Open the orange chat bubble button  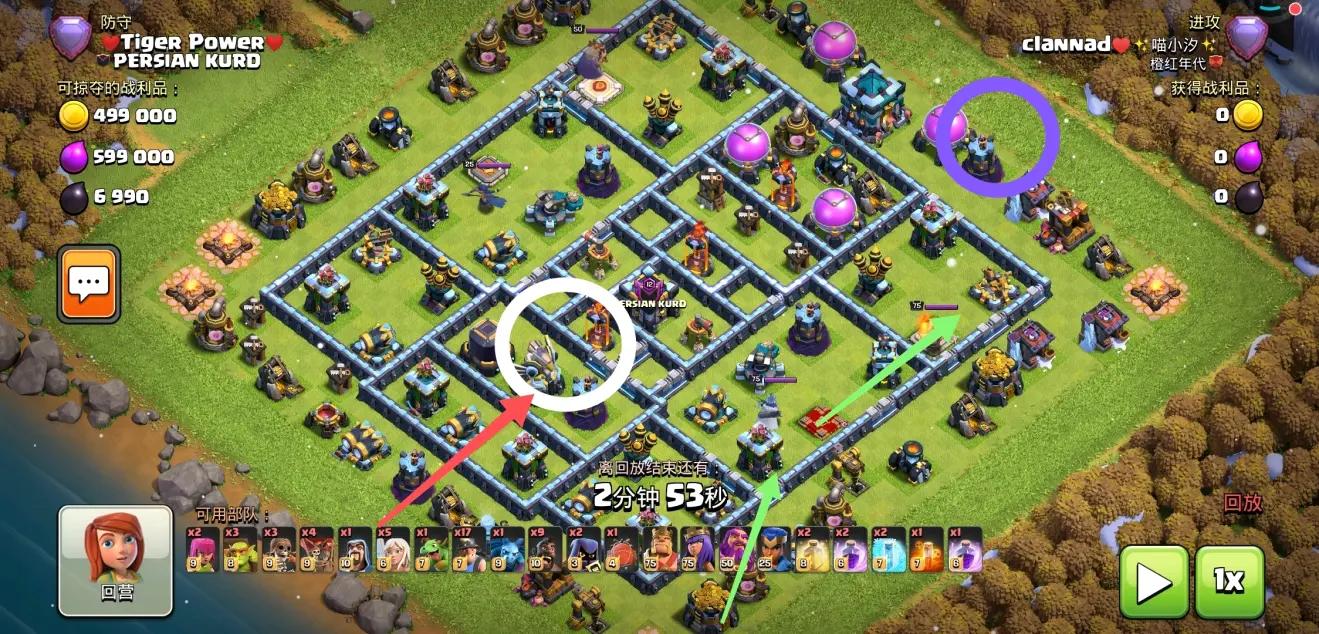click(89, 283)
